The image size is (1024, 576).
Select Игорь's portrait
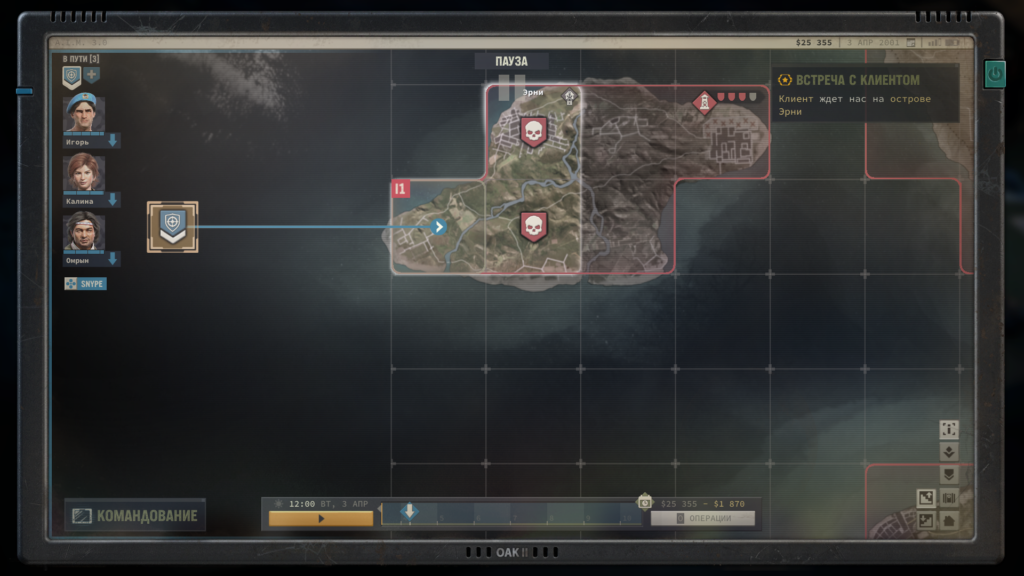pos(84,115)
